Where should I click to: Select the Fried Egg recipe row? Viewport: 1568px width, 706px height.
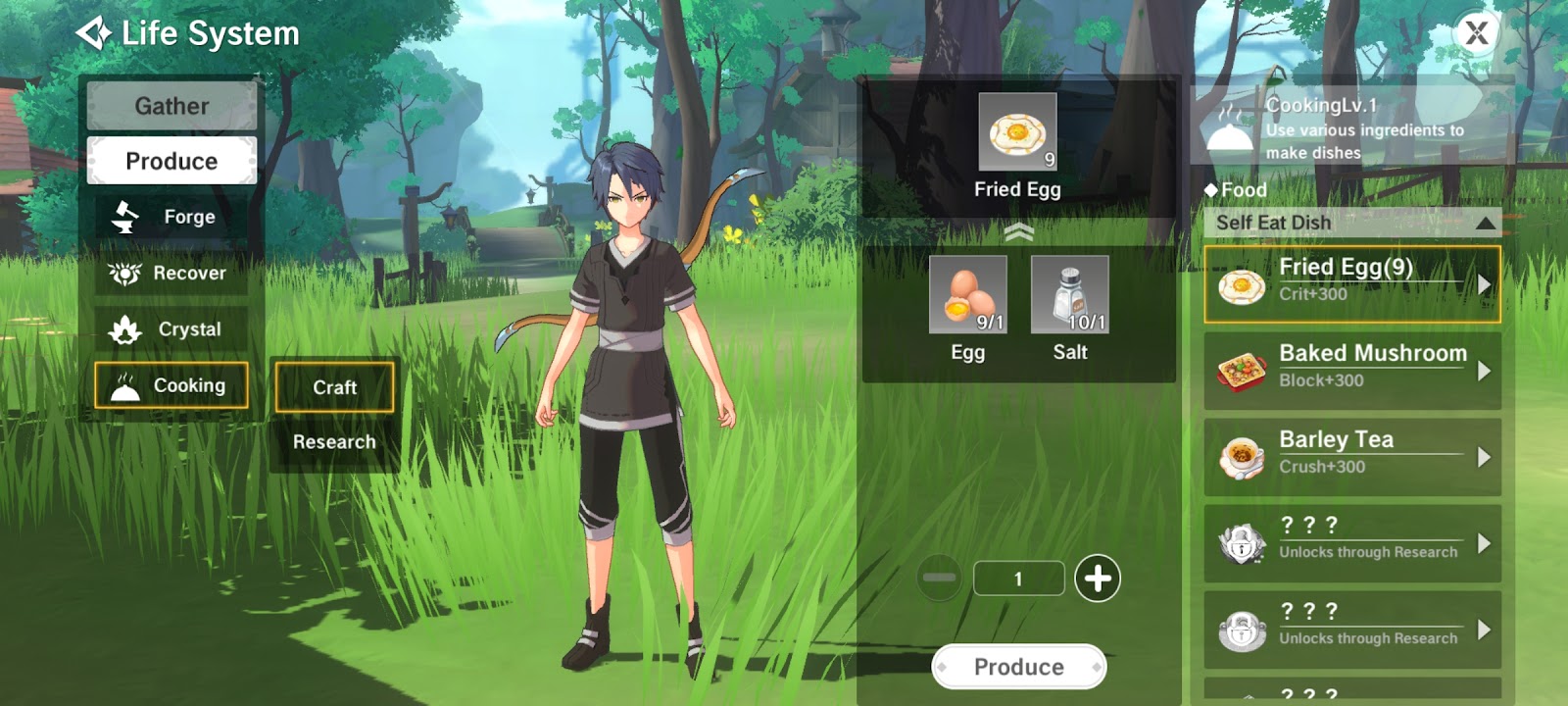tap(1351, 284)
